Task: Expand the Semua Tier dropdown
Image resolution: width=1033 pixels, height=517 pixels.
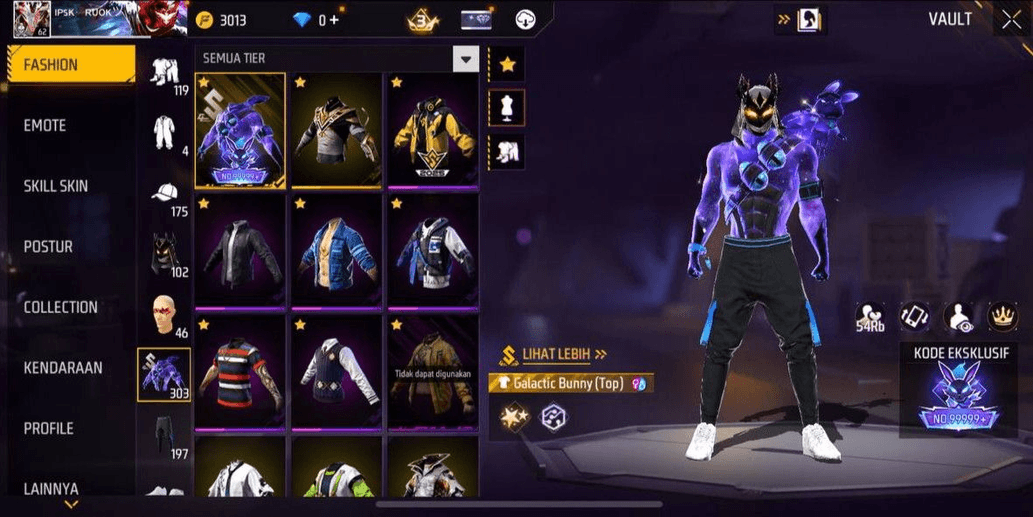Action: [465, 59]
